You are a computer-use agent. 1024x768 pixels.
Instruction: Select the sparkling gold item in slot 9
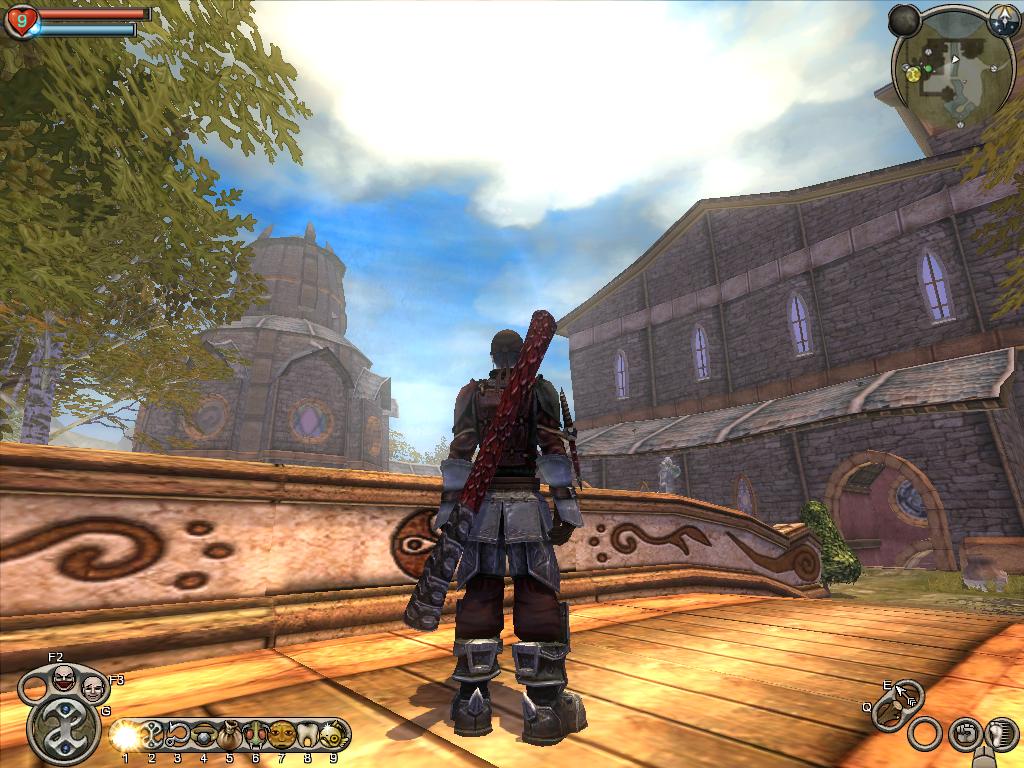333,736
